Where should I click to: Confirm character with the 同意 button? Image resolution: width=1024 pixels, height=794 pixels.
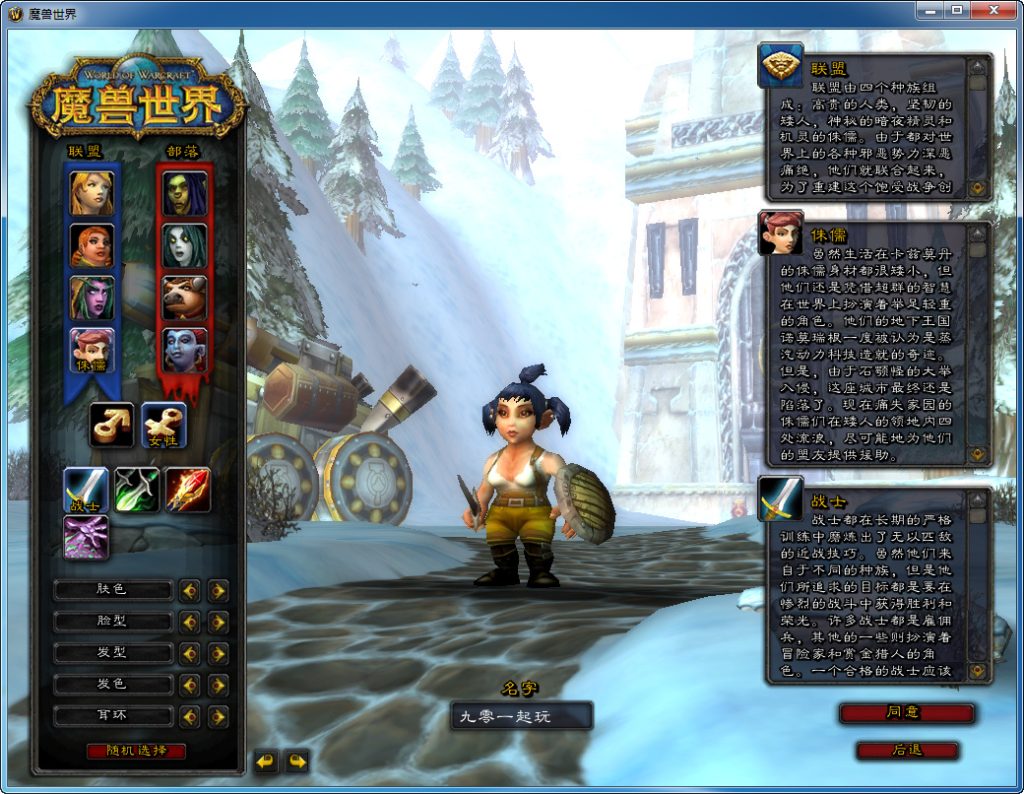[x=906, y=713]
